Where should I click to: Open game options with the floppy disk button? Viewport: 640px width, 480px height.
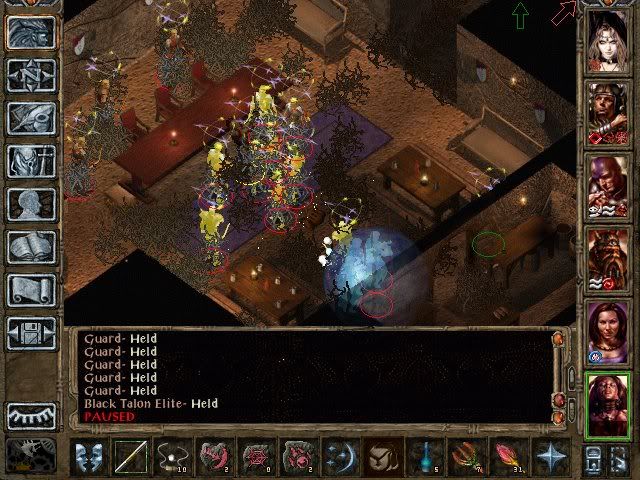(31, 333)
